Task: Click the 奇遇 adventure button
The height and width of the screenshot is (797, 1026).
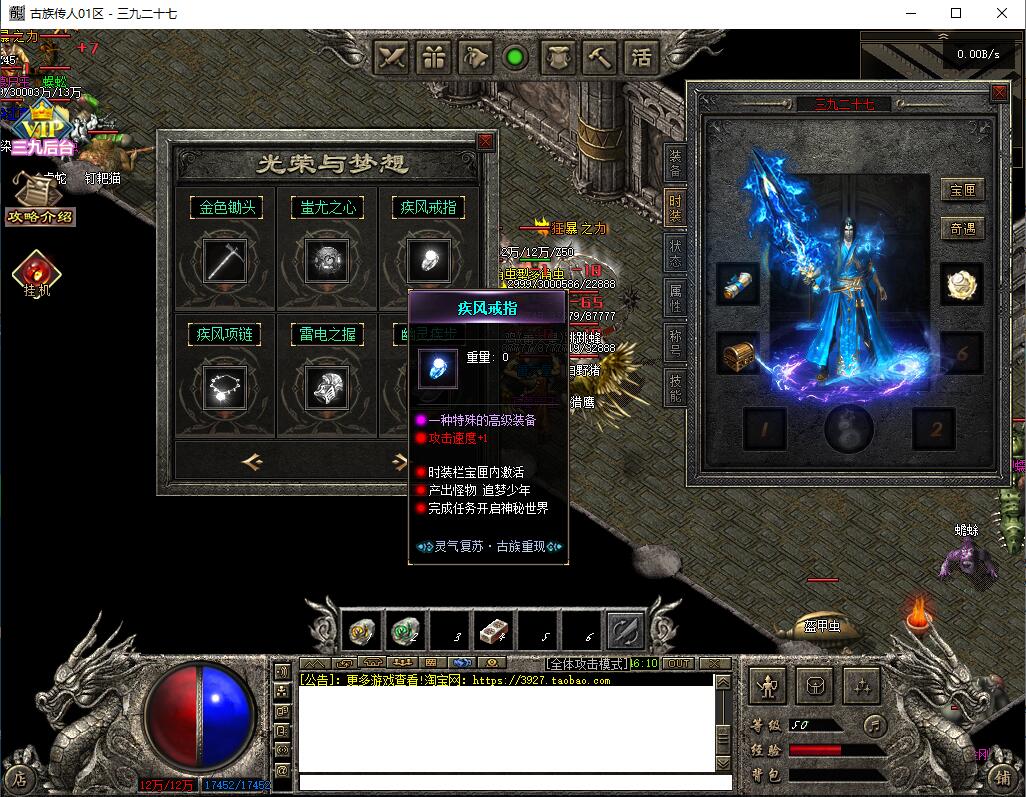Action: pos(962,229)
